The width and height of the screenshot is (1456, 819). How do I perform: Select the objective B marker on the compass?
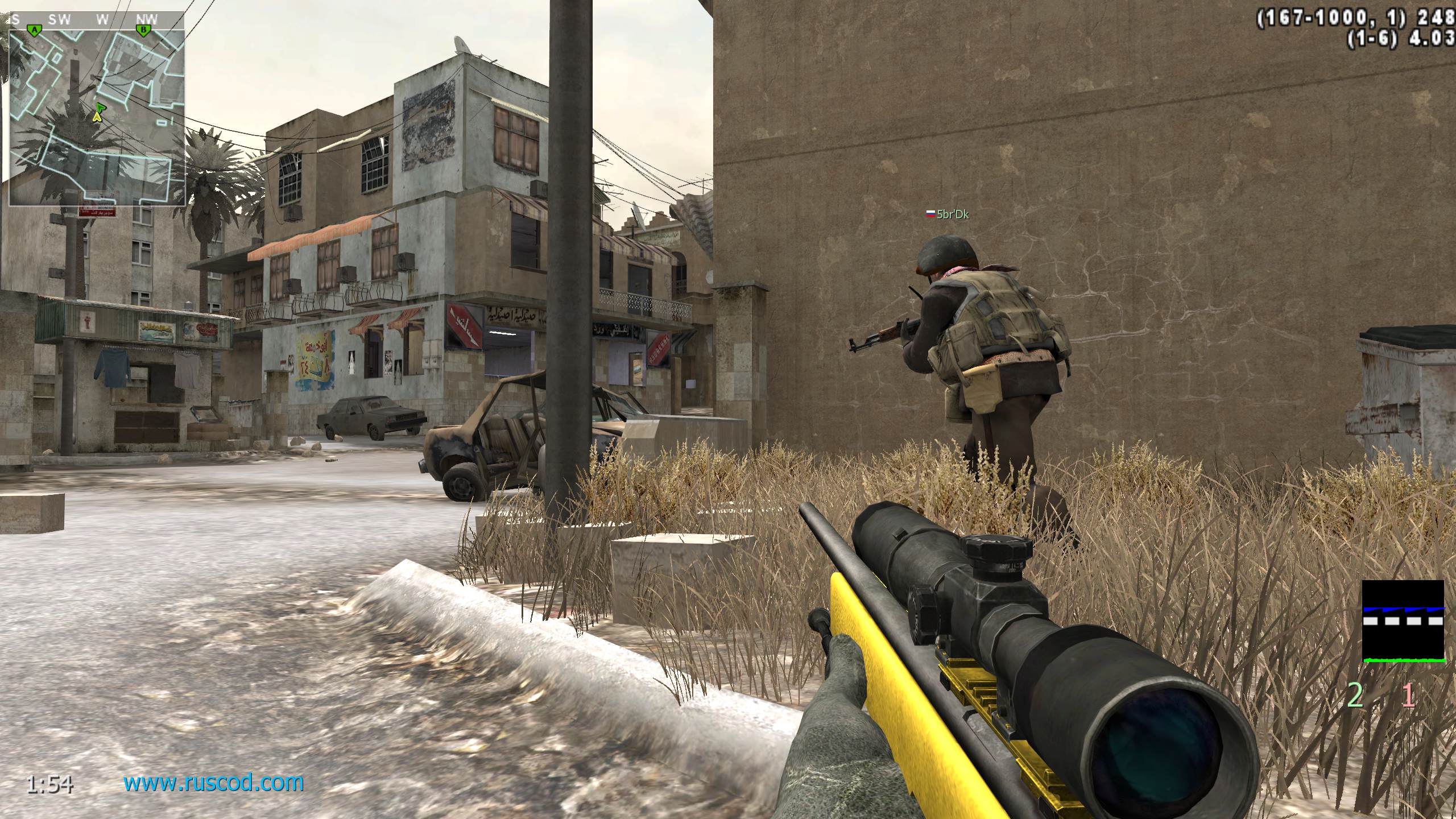143,29
